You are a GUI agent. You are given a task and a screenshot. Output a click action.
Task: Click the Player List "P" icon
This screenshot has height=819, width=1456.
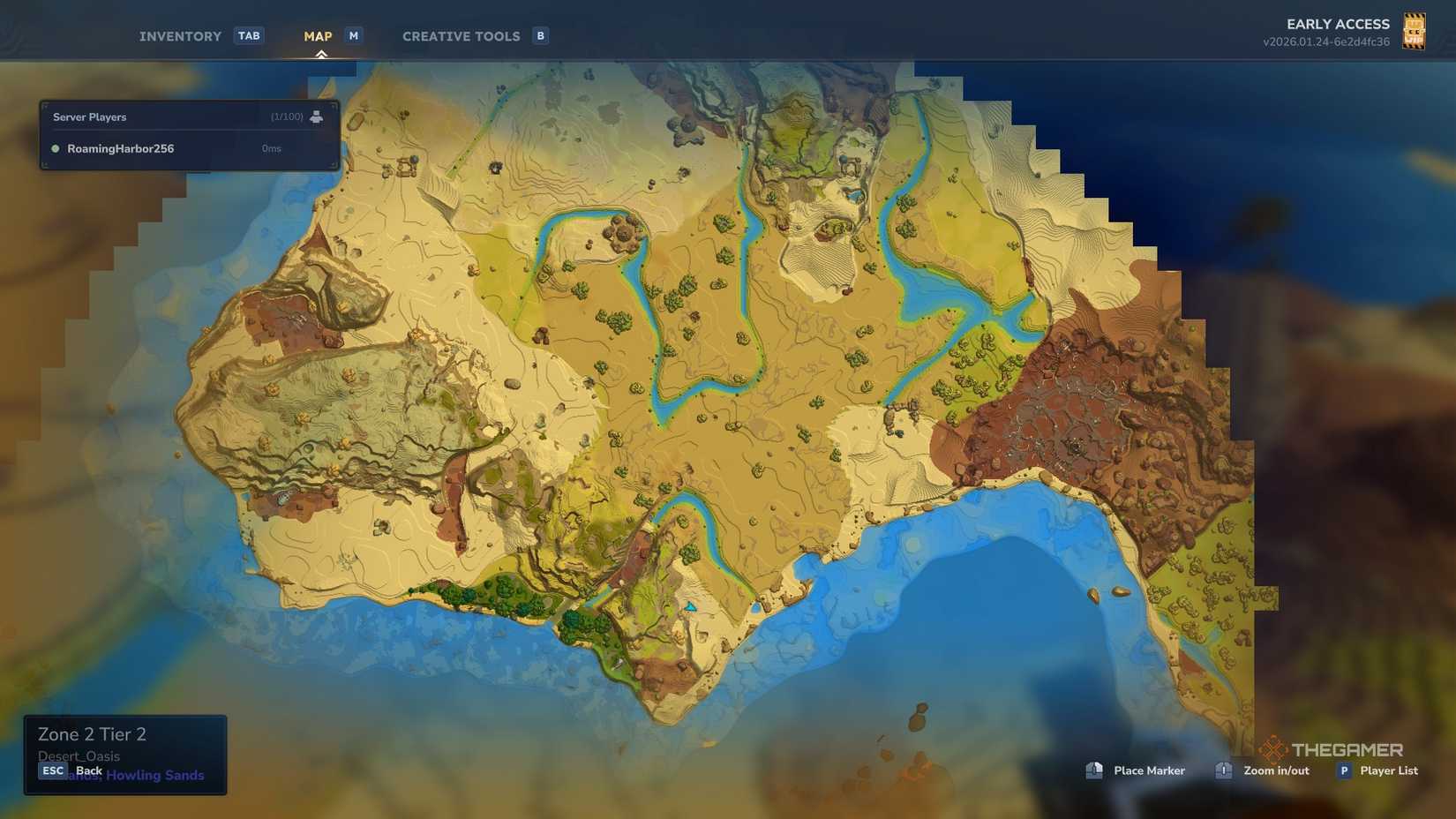pyautogui.click(x=1344, y=770)
